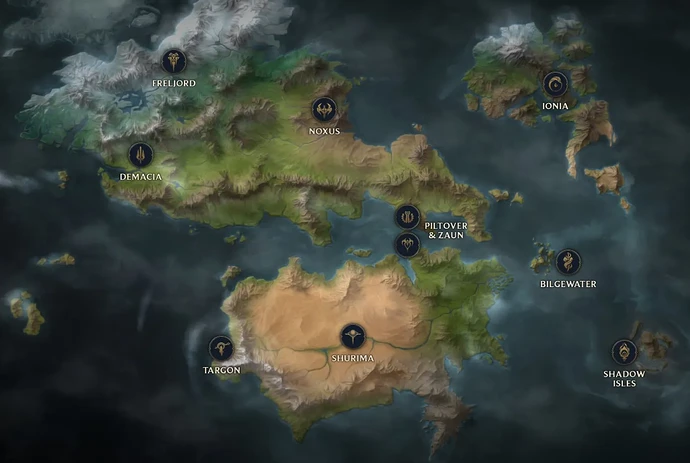Open the Noxus region marker
The image size is (690, 463).
324,109
